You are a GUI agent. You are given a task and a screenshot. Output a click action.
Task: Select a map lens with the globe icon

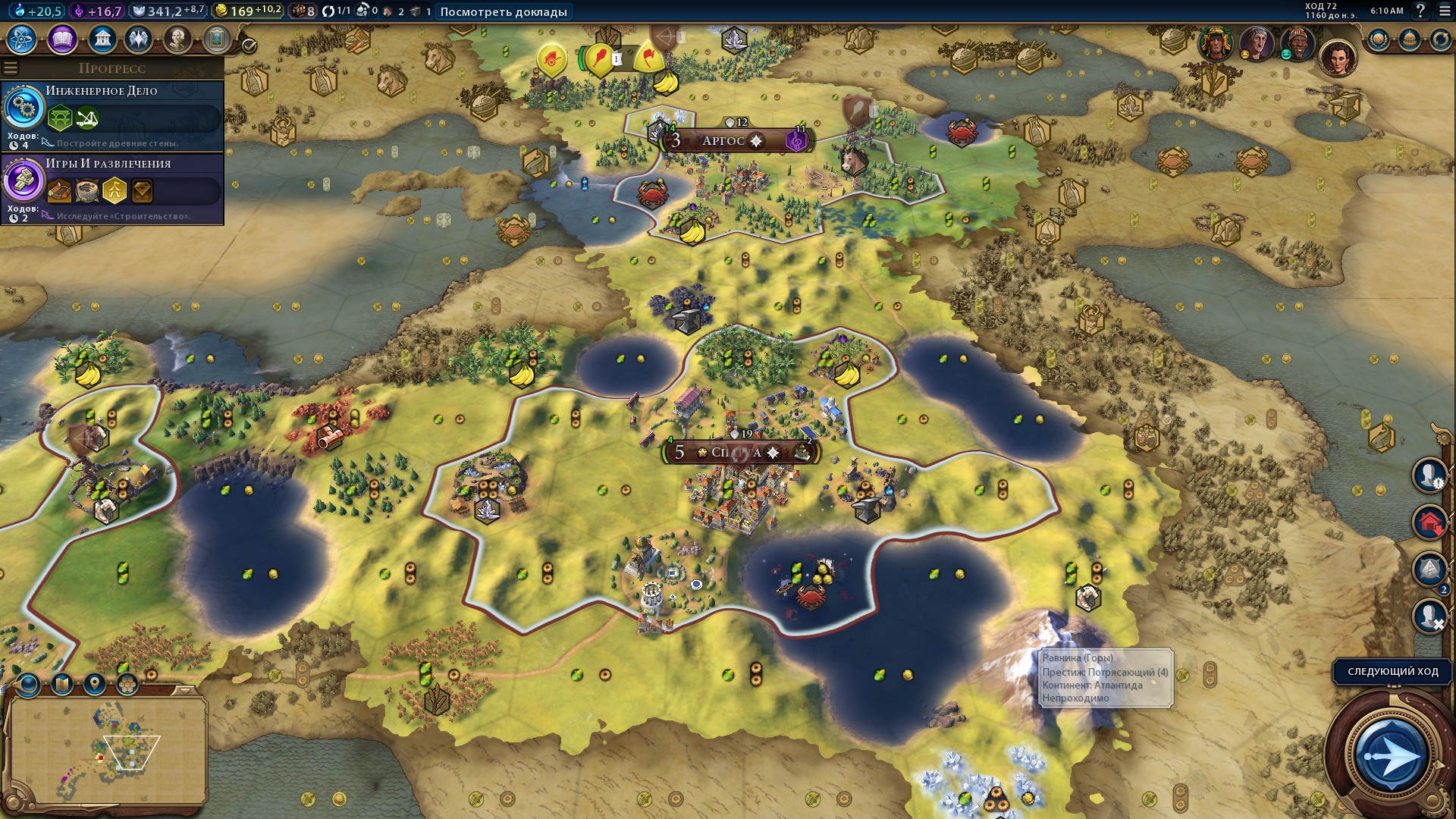(29, 684)
